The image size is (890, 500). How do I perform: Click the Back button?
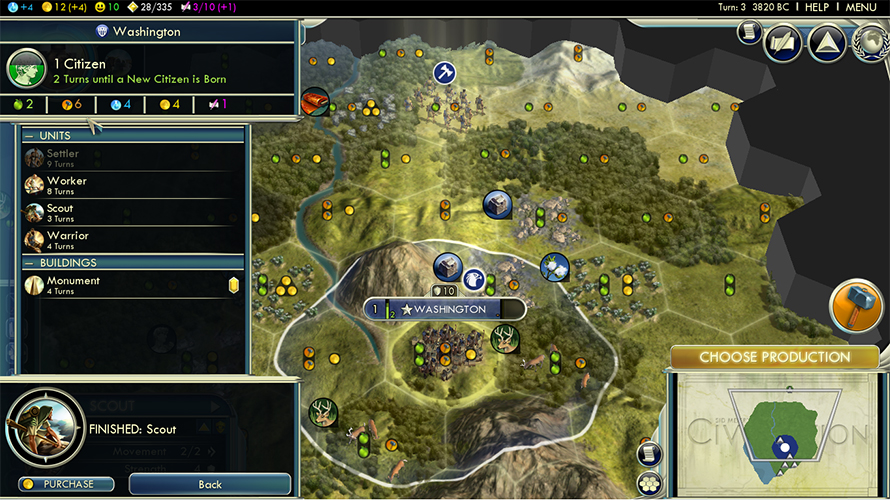pos(210,484)
